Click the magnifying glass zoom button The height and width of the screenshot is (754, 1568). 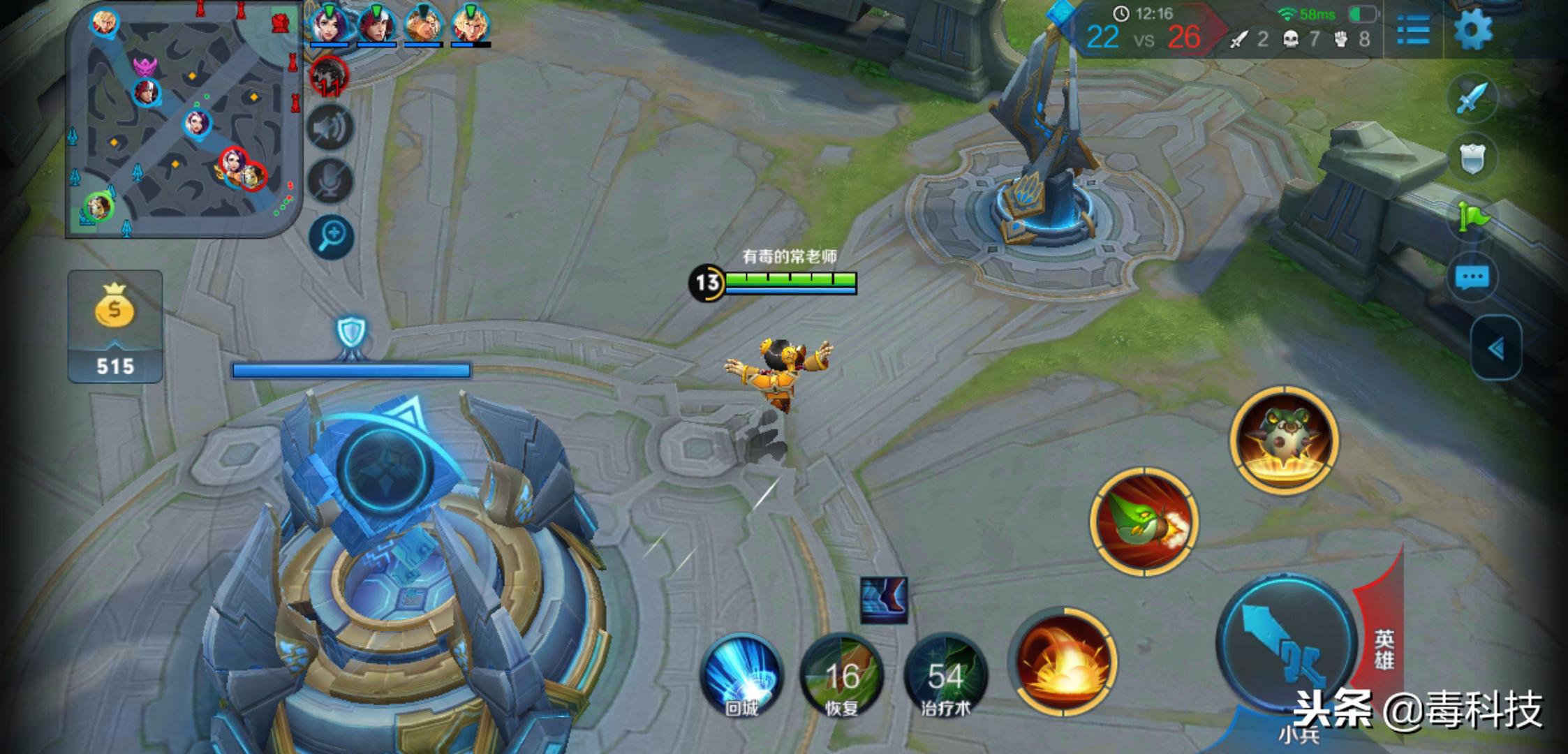[332, 236]
